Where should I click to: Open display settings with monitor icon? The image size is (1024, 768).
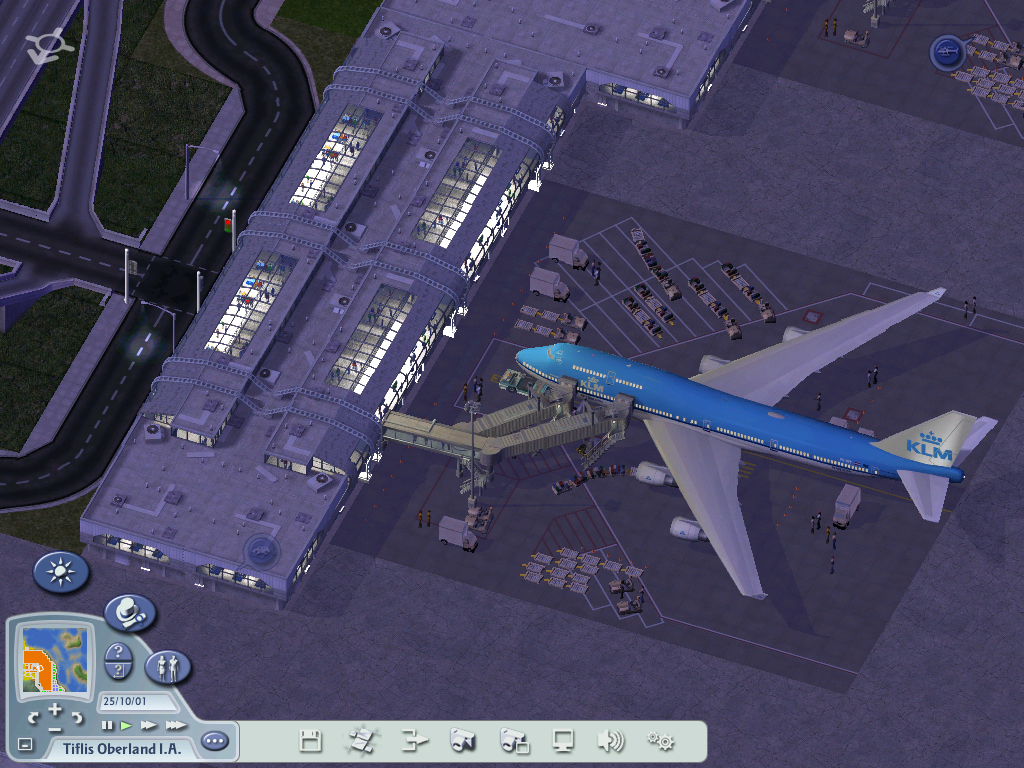tap(564, 741)
